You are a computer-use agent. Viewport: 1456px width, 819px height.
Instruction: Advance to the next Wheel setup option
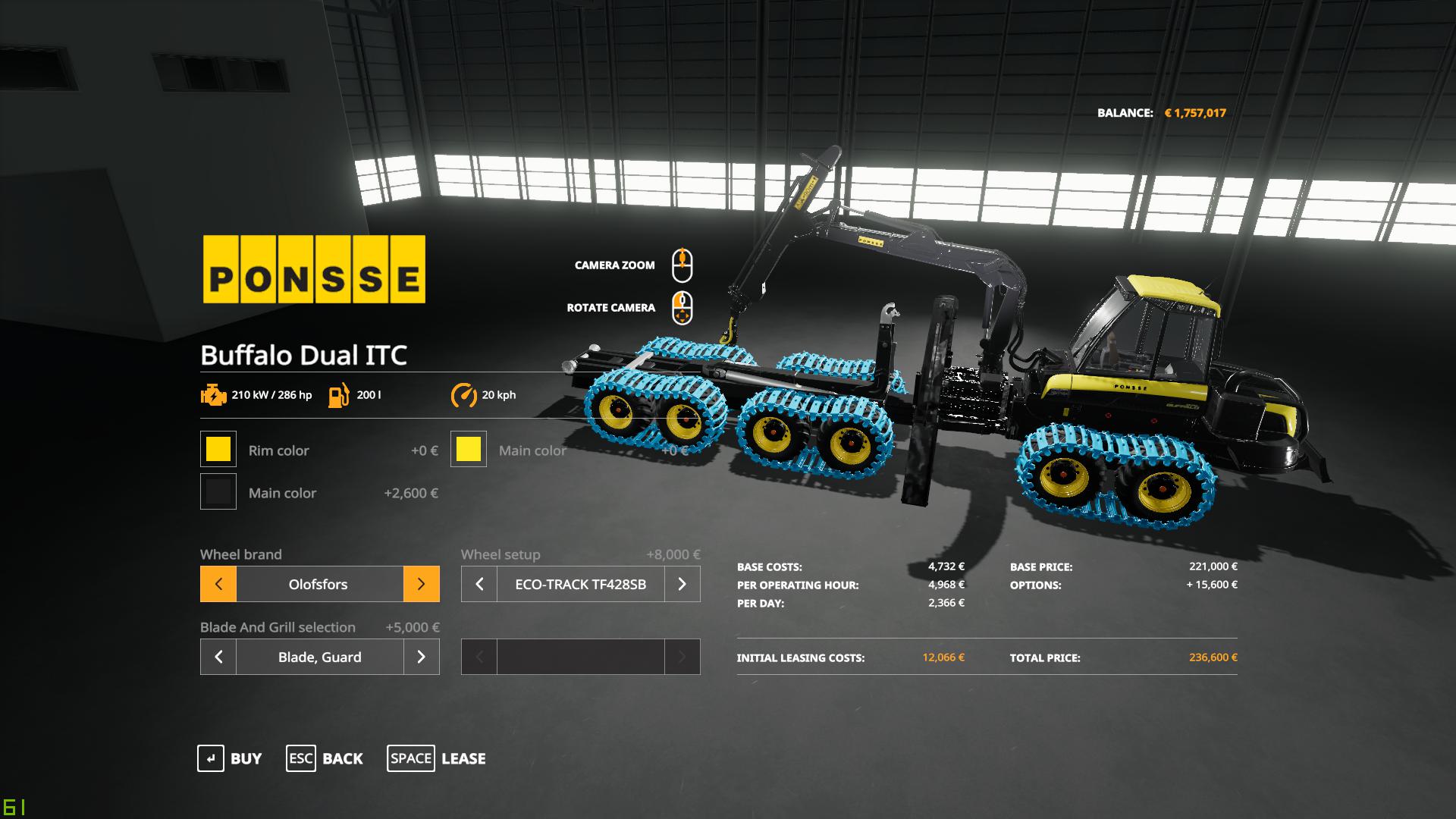pyautogui.click(x=682, y=584)
